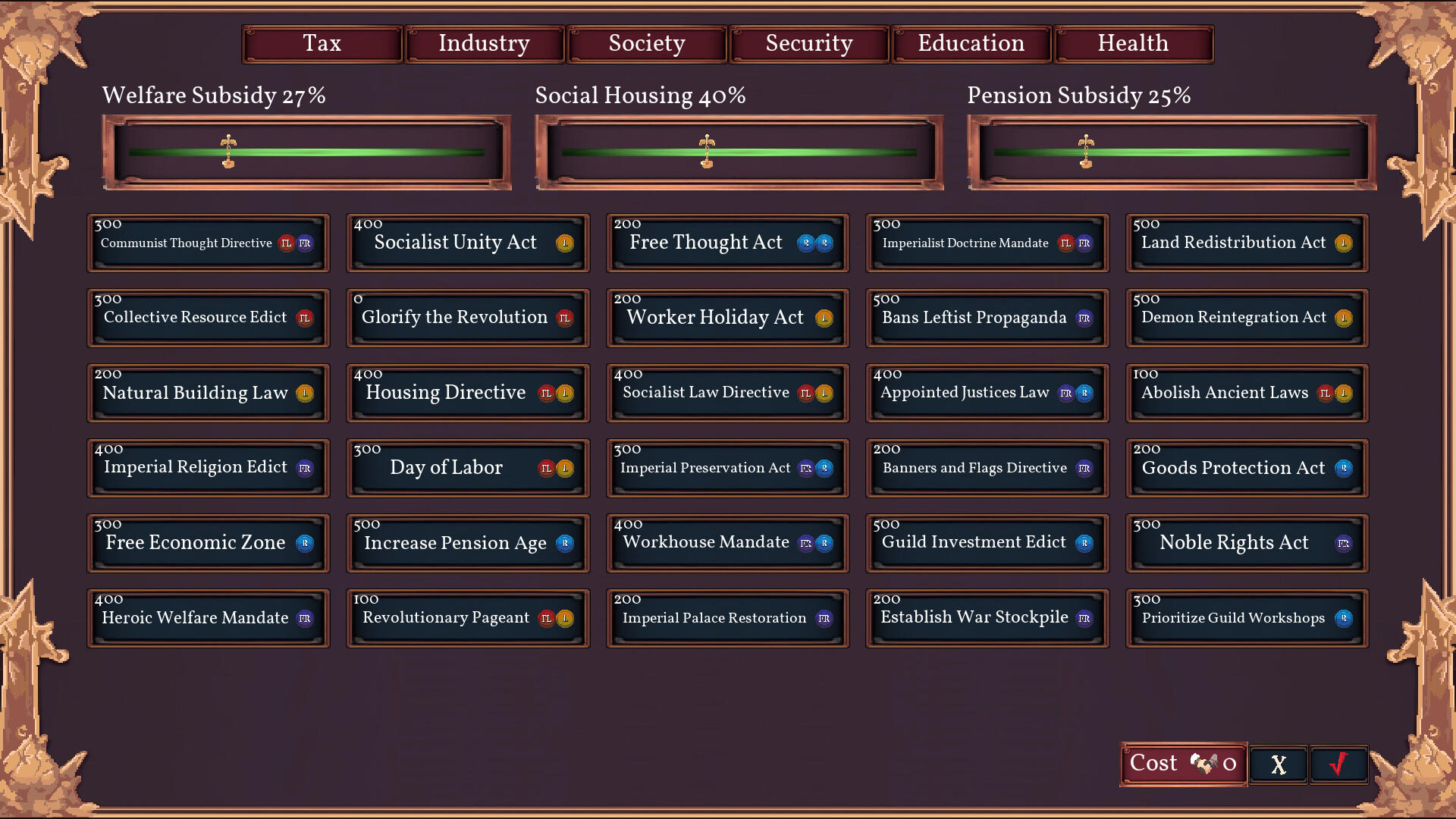Toggle the Glorify the Revolution policy
The width and height of the screenshot is (1456, 819).
pos(468,318)
